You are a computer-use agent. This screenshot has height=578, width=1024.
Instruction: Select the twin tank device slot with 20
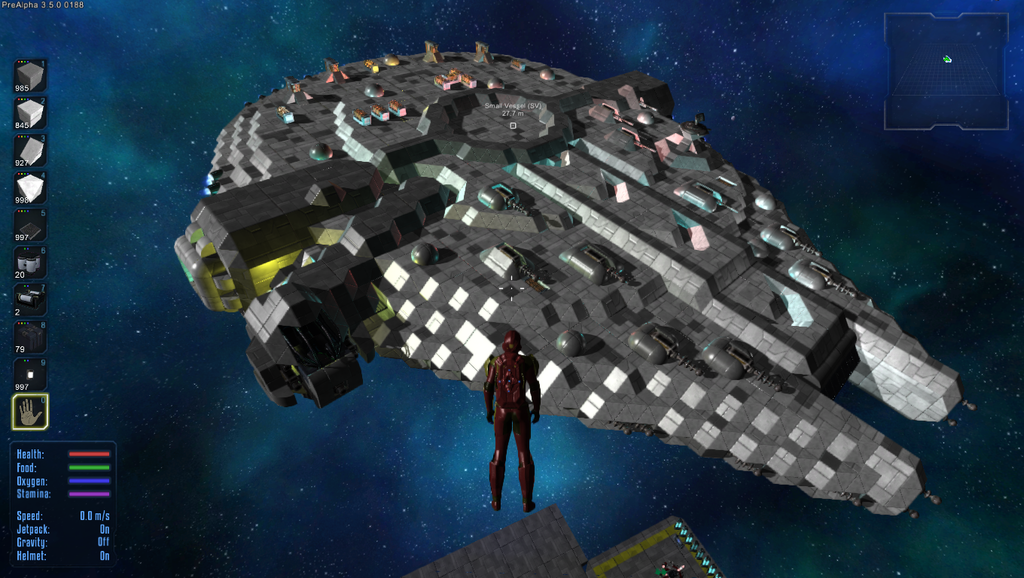30,263
